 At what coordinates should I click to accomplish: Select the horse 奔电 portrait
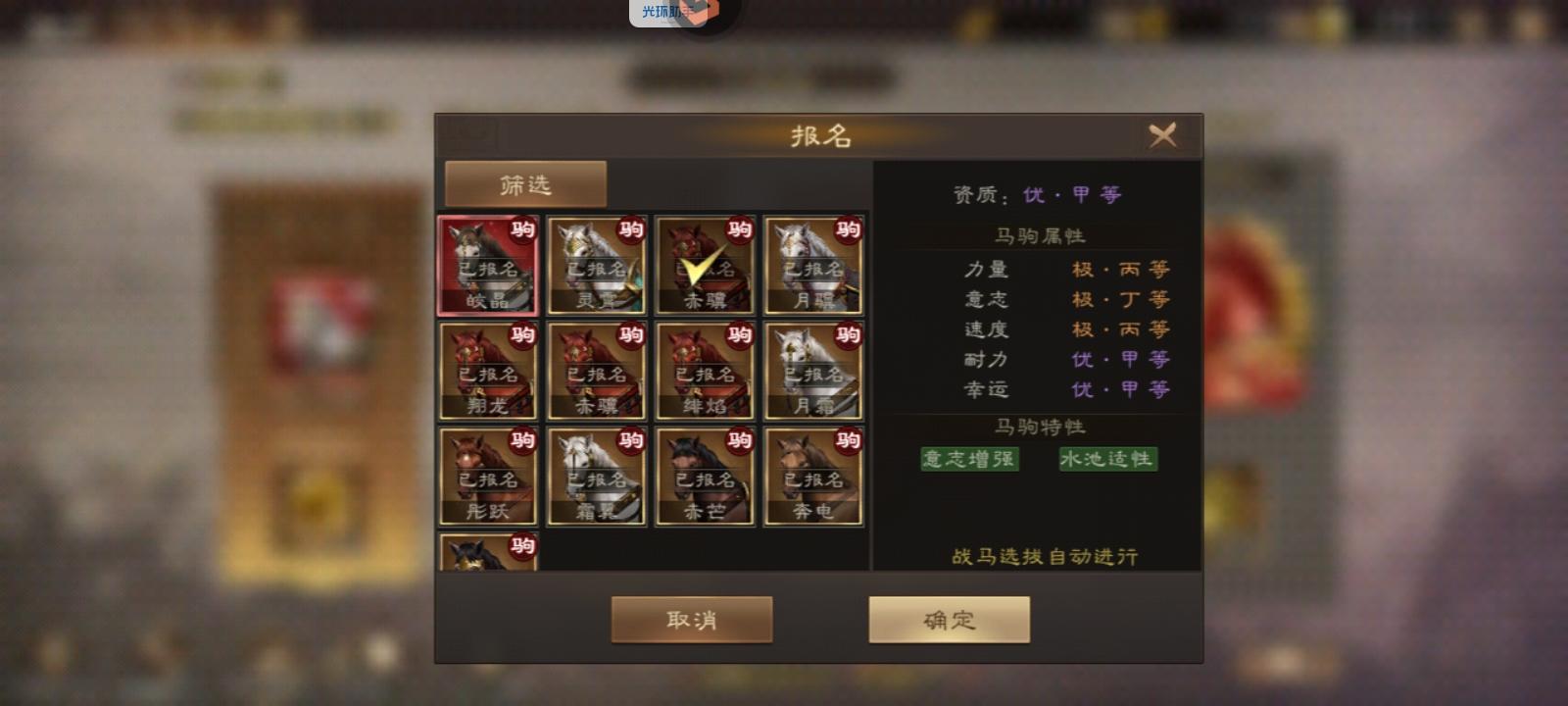point(813,478)
